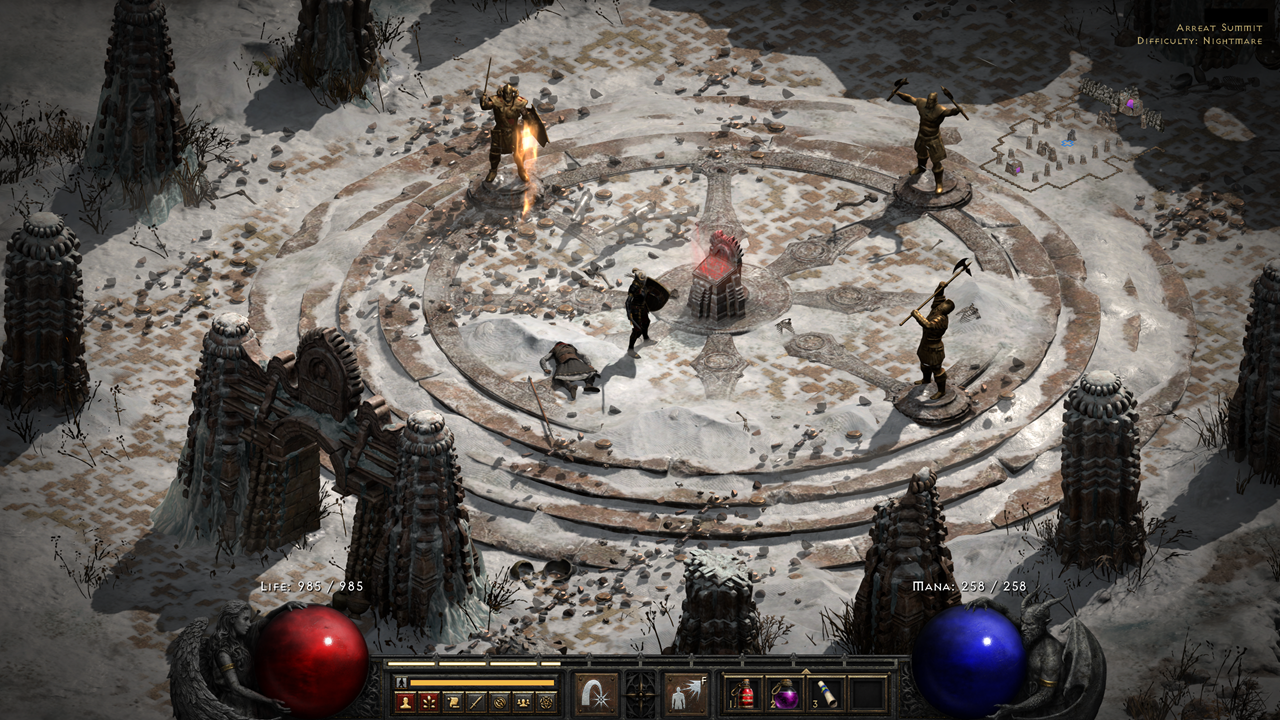The width and height of the screenshot is (1280, 720).
Task: Open the Party screen people icon
Action: tap(522, 701)
